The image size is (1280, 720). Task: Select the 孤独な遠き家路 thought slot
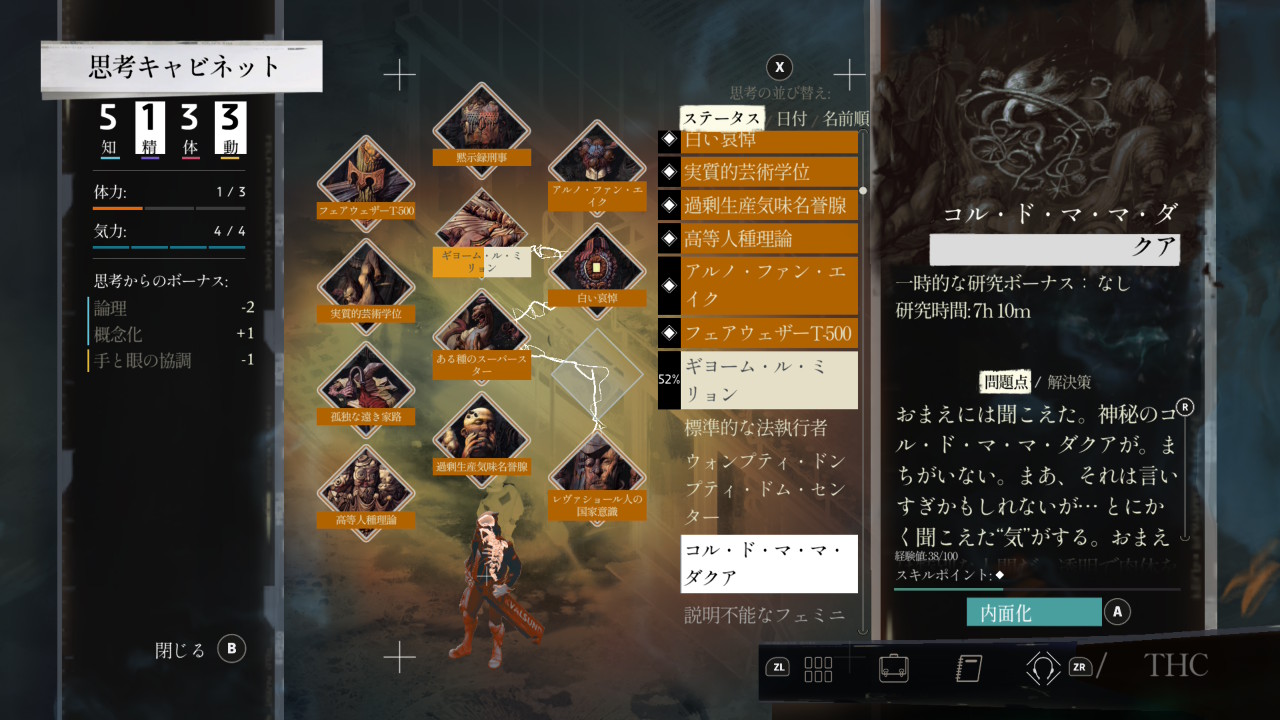365,385
